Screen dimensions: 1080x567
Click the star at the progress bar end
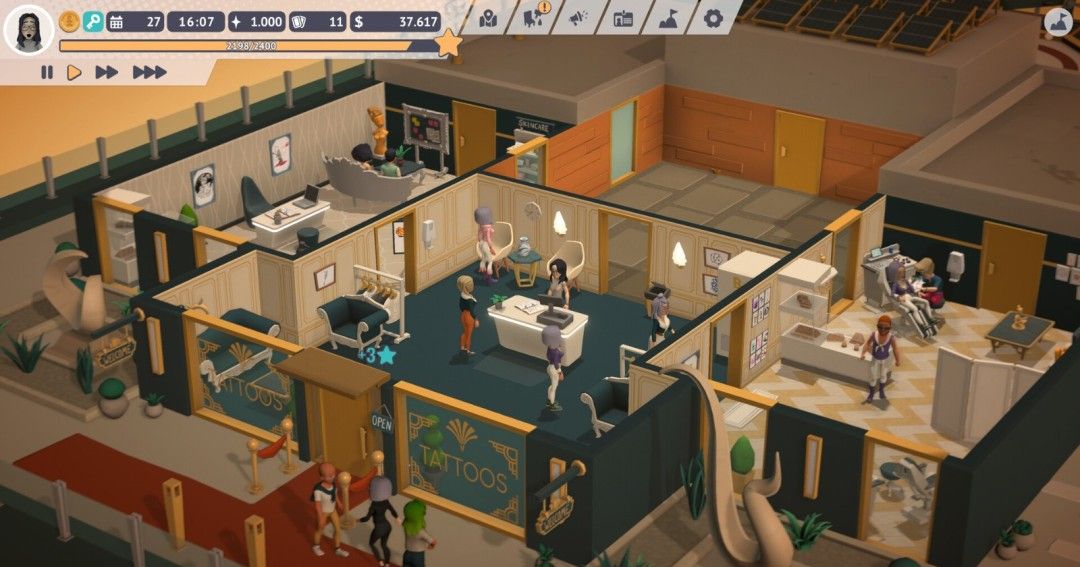(449, 43)
